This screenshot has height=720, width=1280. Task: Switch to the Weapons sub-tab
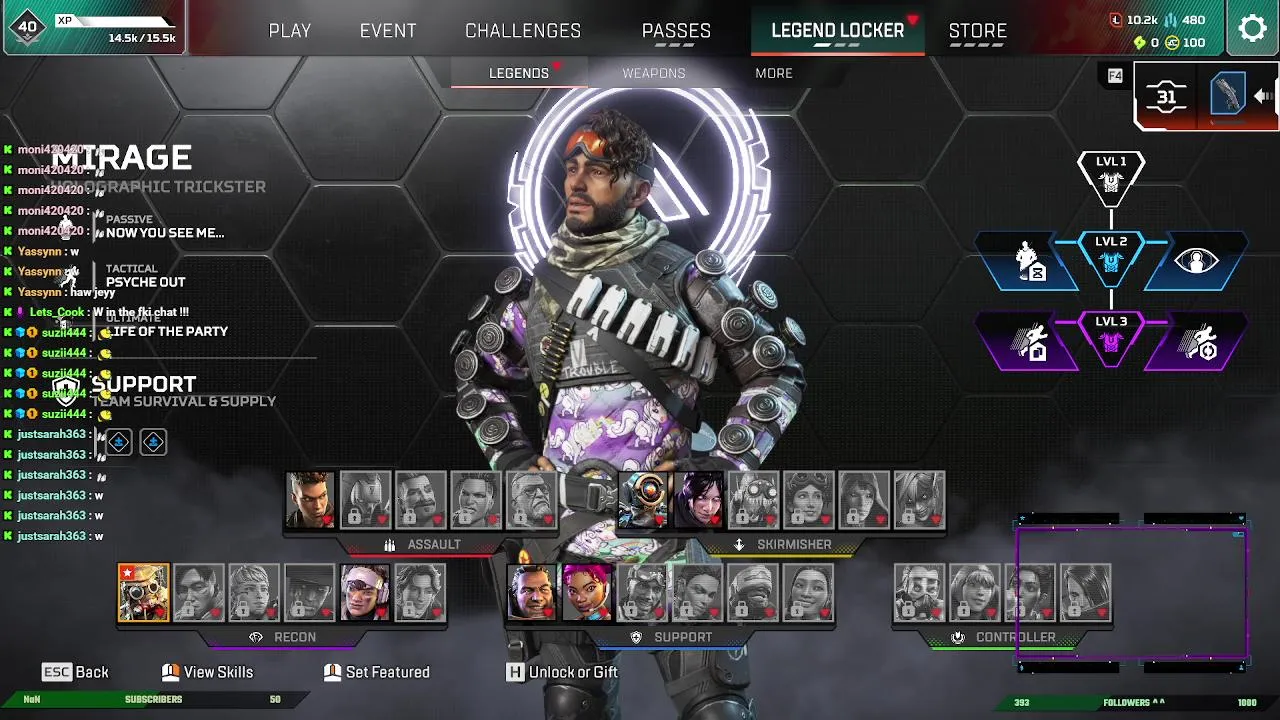click(x=654, y=73)
